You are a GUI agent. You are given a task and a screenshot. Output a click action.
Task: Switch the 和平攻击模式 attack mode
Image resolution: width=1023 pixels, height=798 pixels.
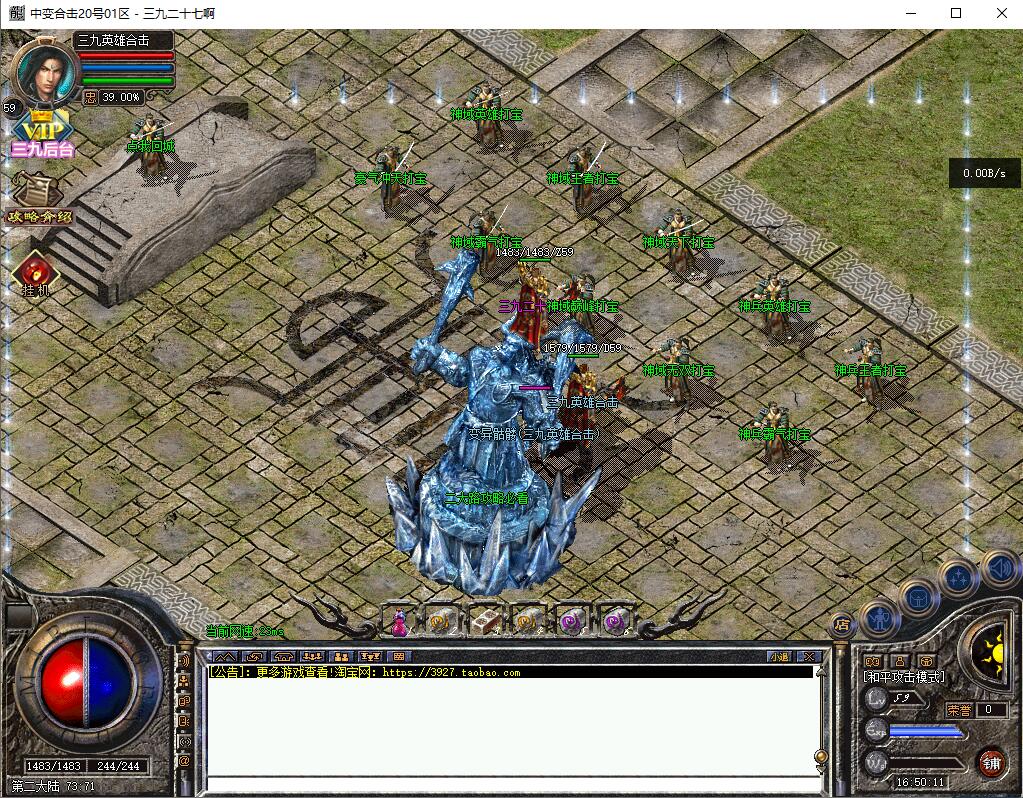(903, 677)
